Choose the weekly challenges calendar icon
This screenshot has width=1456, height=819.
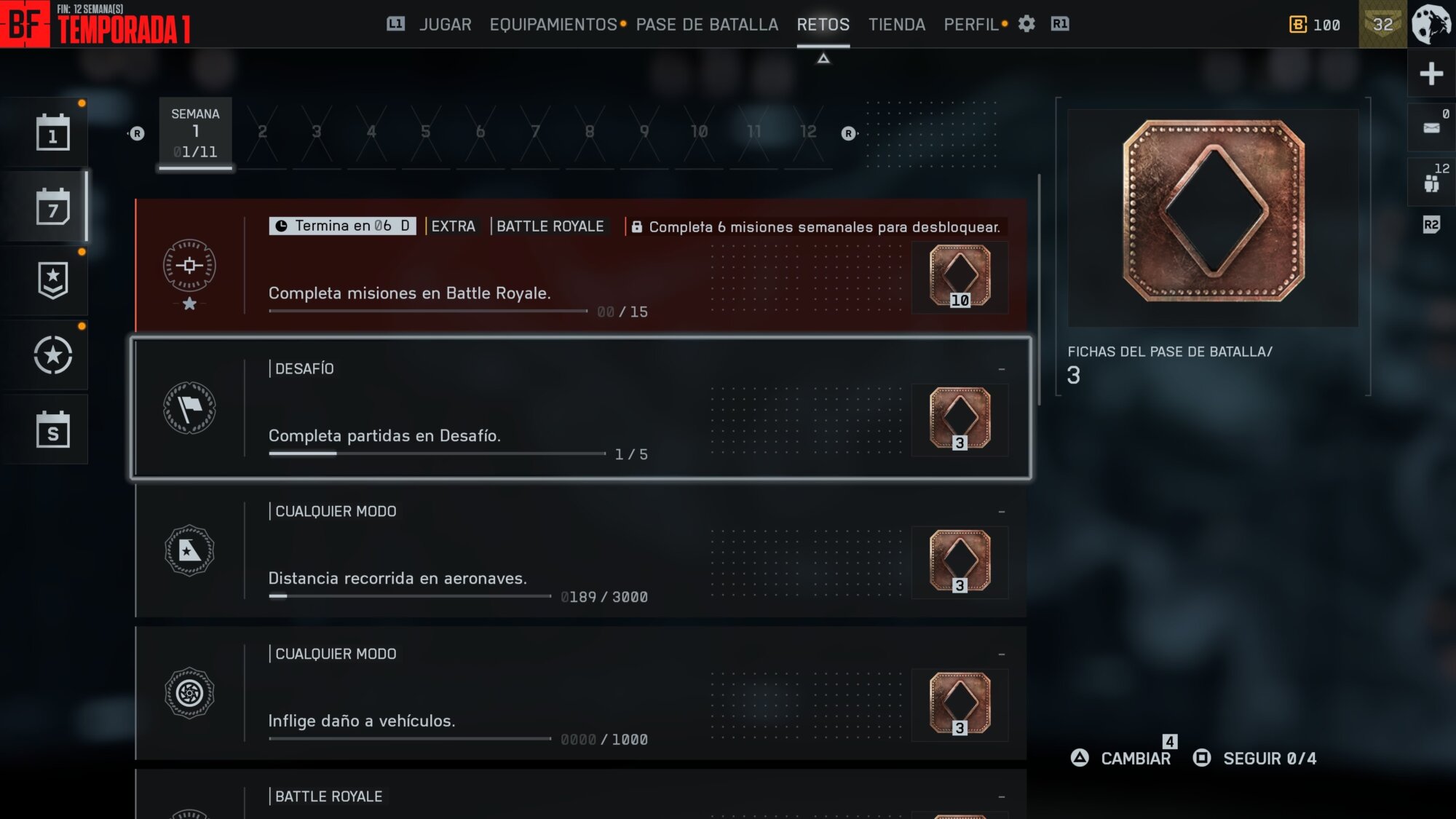click(x=53, y=207)
